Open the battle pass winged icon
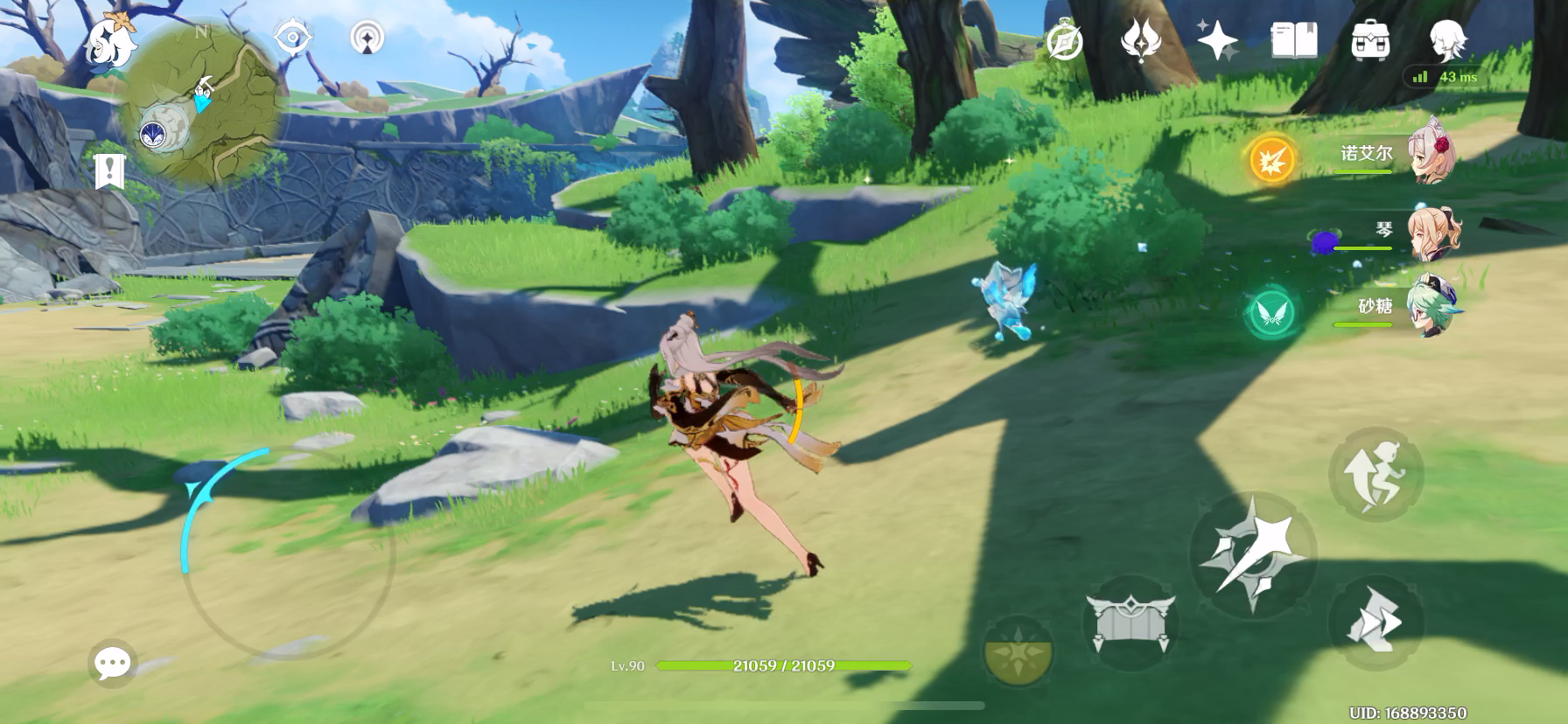Viewport: 1568px width, 724px height. 1141,40
